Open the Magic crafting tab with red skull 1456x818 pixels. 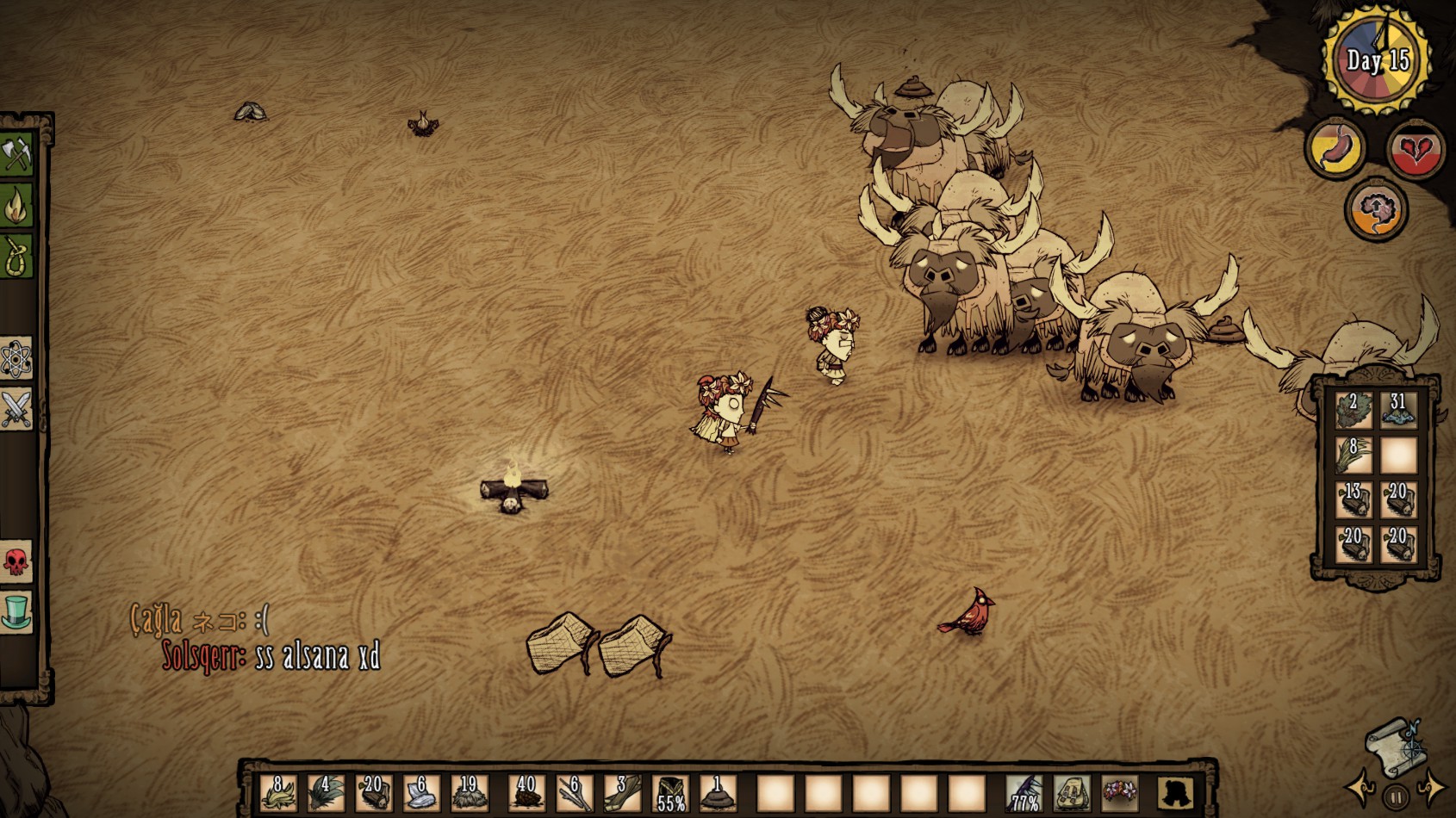tap(16, 562)
